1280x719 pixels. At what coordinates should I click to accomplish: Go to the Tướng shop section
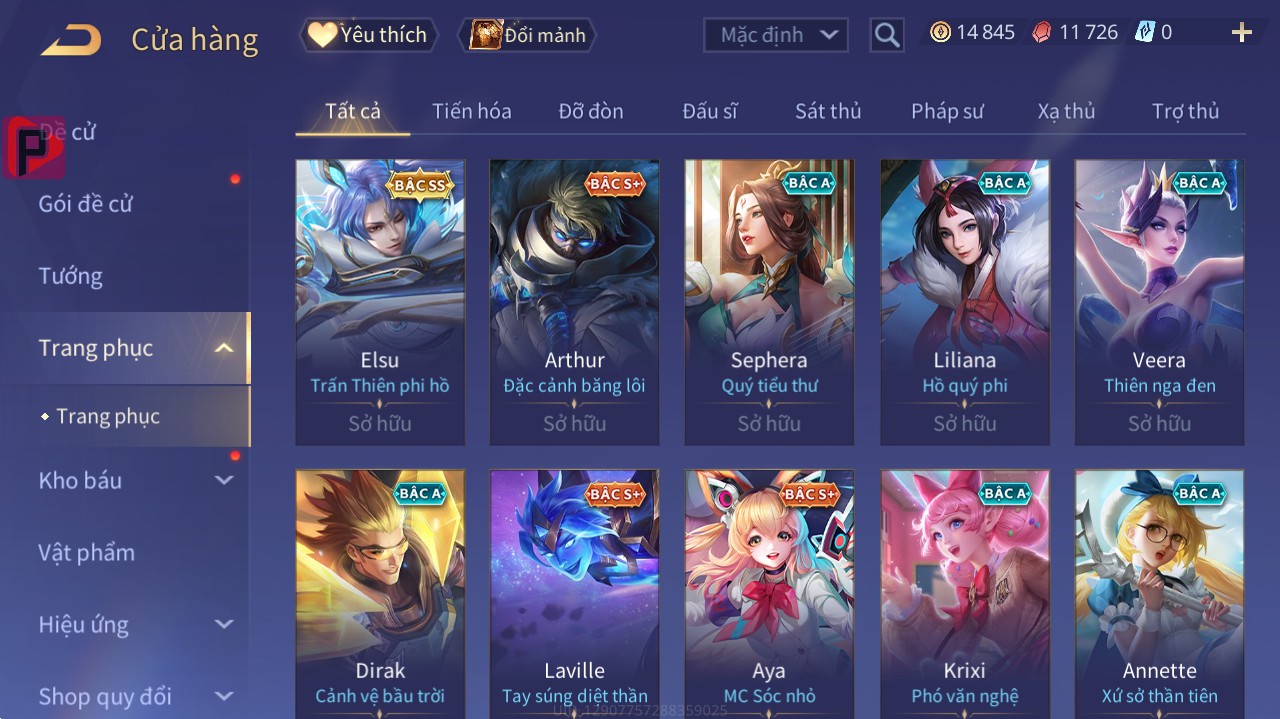coord(71,276)
